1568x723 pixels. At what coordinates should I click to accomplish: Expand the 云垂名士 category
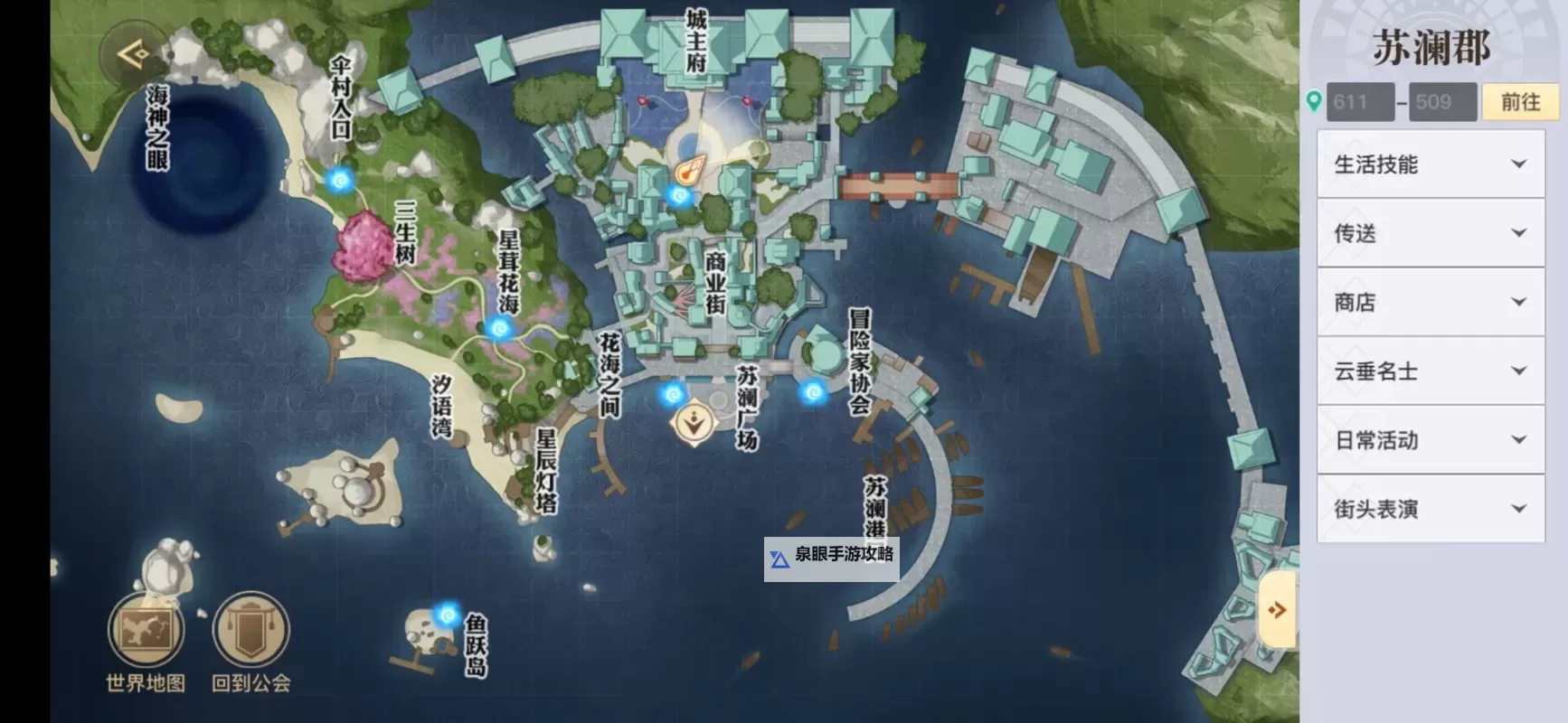point(1431,371)
